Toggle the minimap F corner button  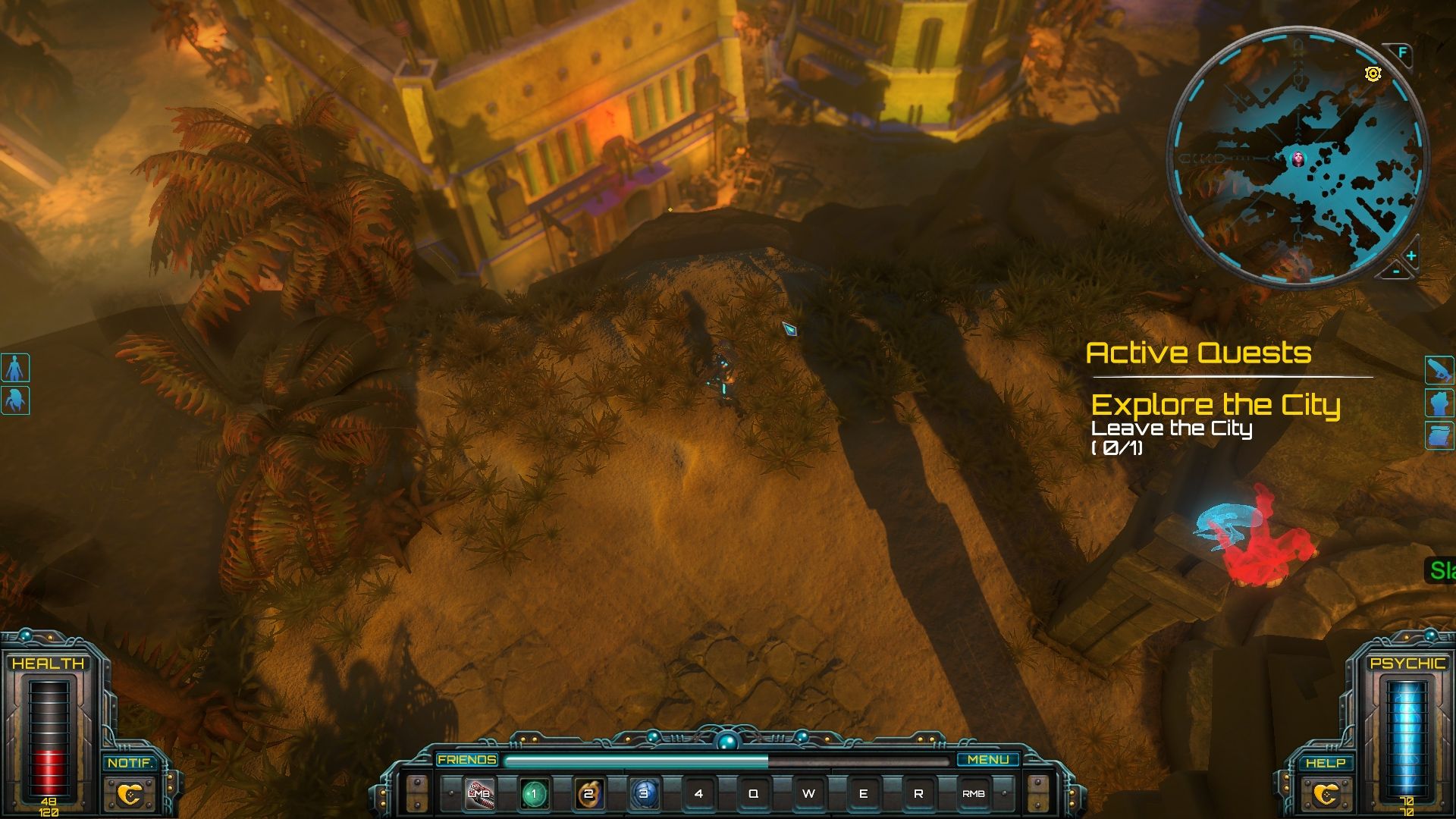tap(1402, 52)
